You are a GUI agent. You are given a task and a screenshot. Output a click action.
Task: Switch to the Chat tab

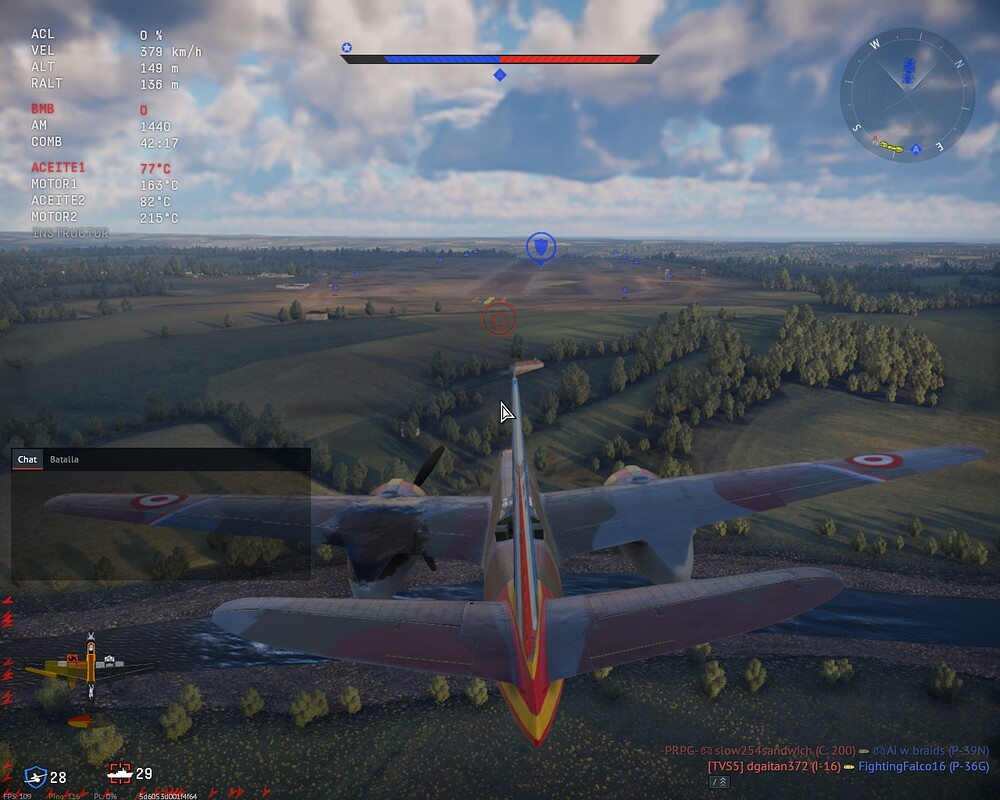(27, 459)
